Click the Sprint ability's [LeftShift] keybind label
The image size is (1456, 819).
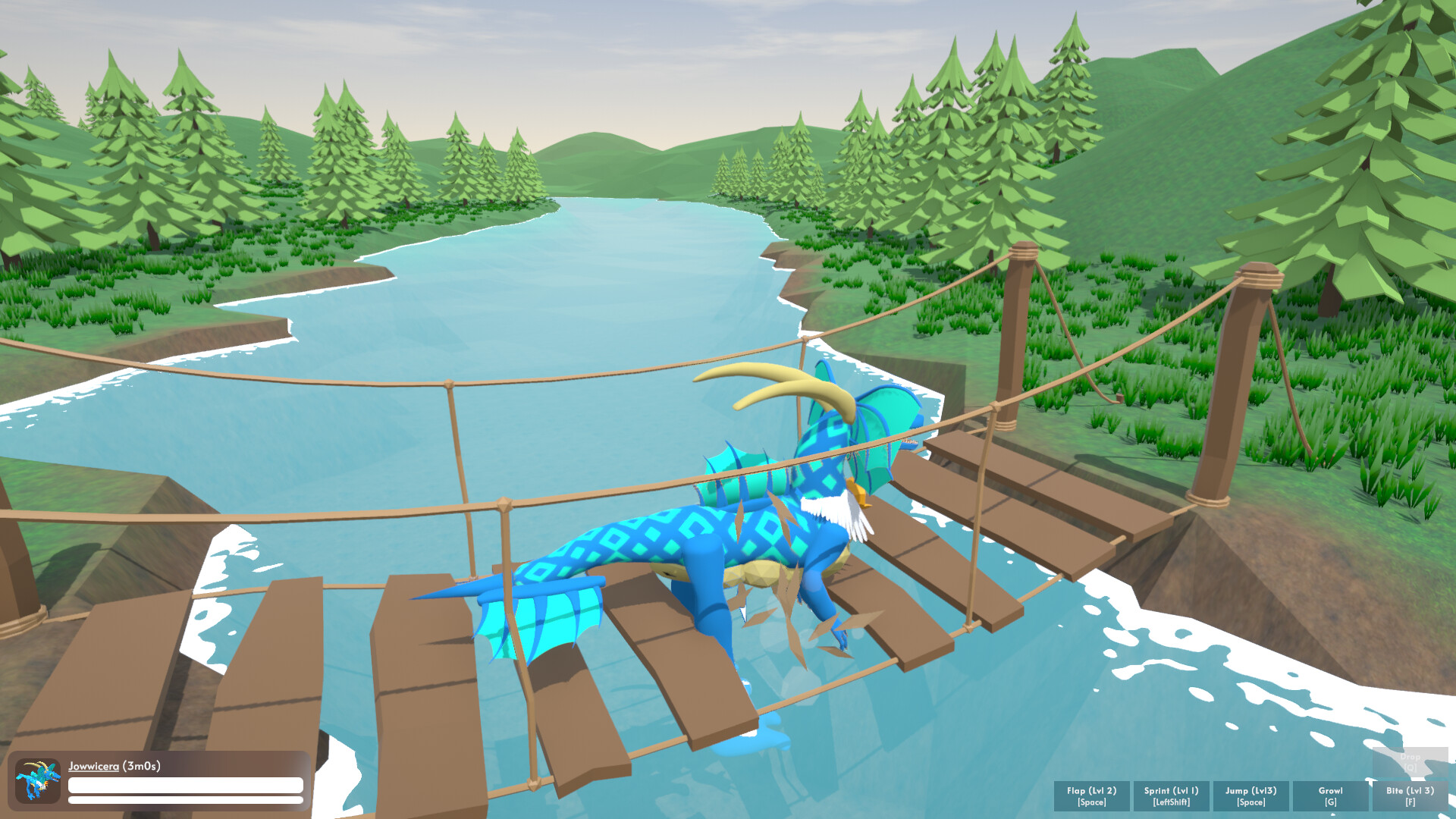tap(1170, 802)
